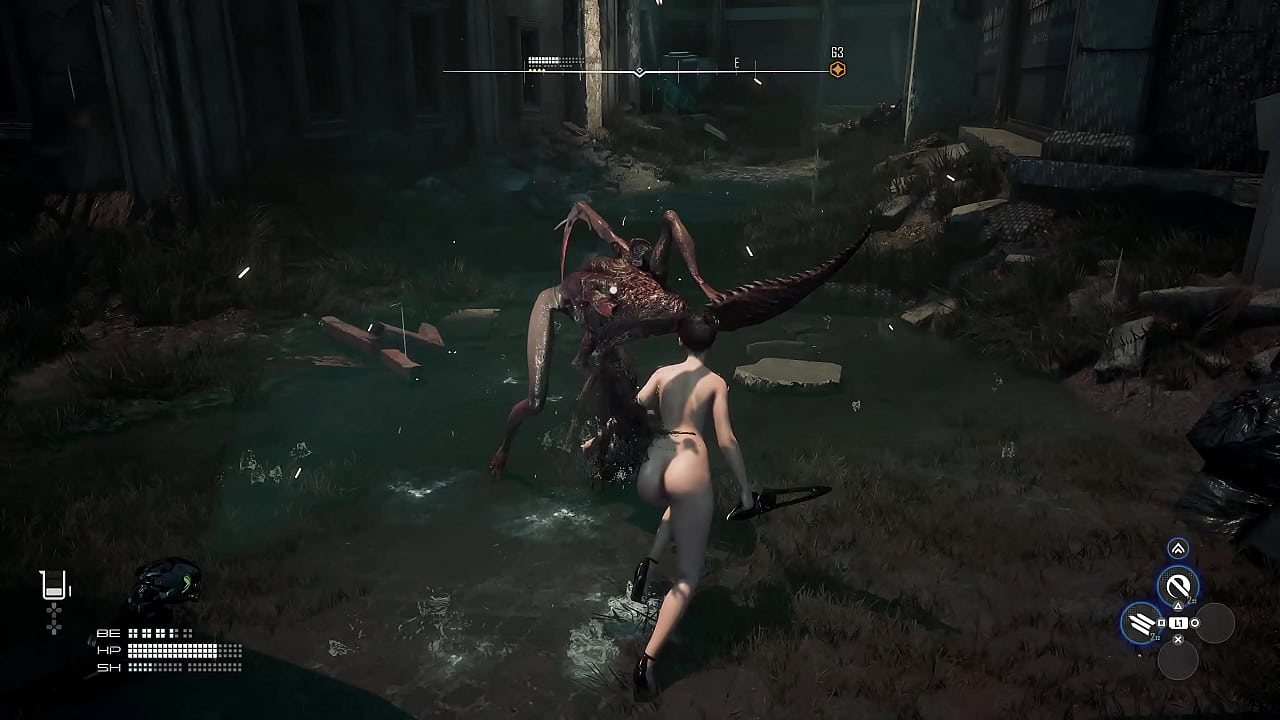Click the drone equipment icon near bottom left
This screenshot has height=720, width=1280.
[x=166, y=581]
